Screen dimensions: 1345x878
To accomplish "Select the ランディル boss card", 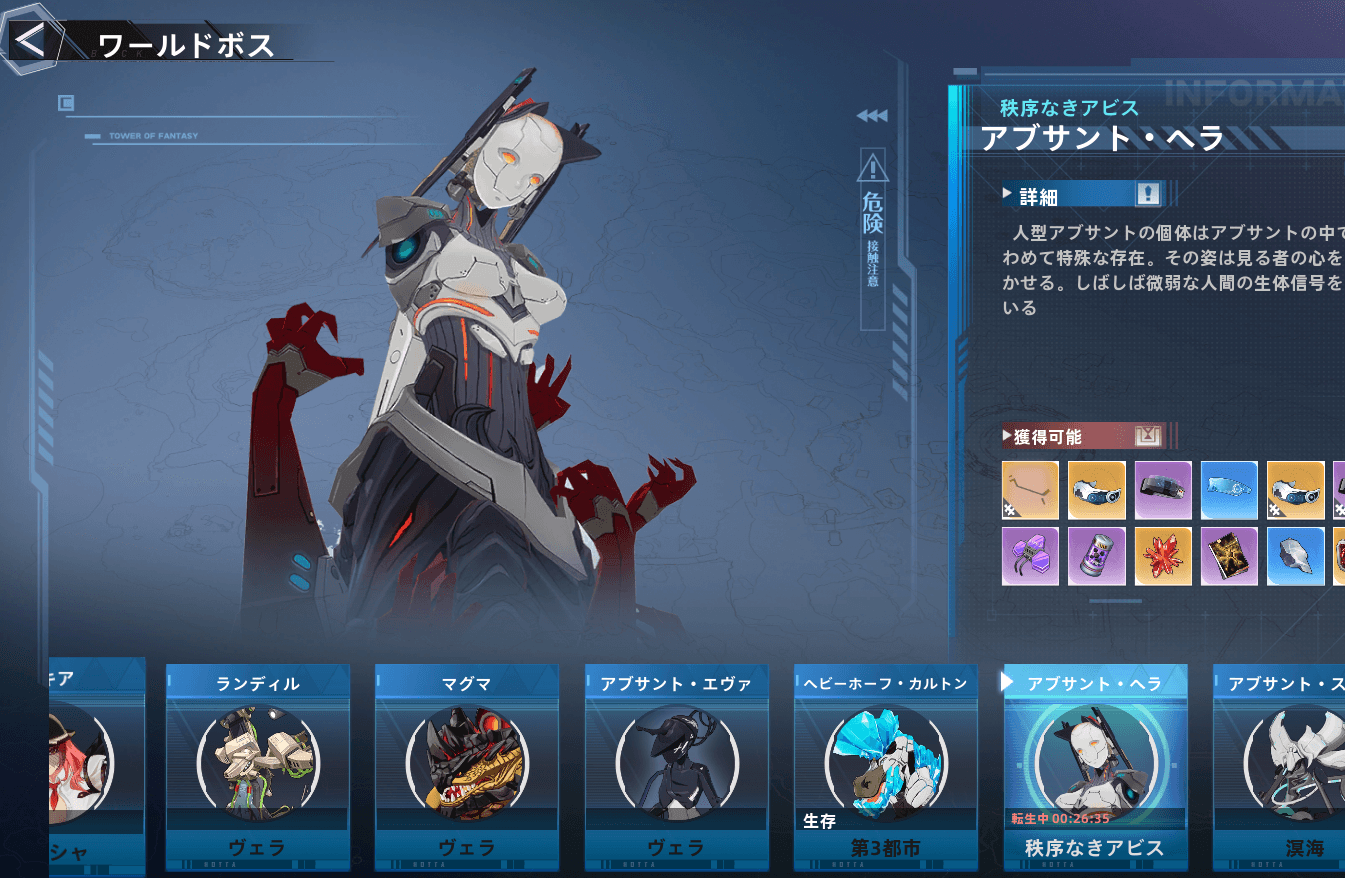I will click(x=257, y=767).
